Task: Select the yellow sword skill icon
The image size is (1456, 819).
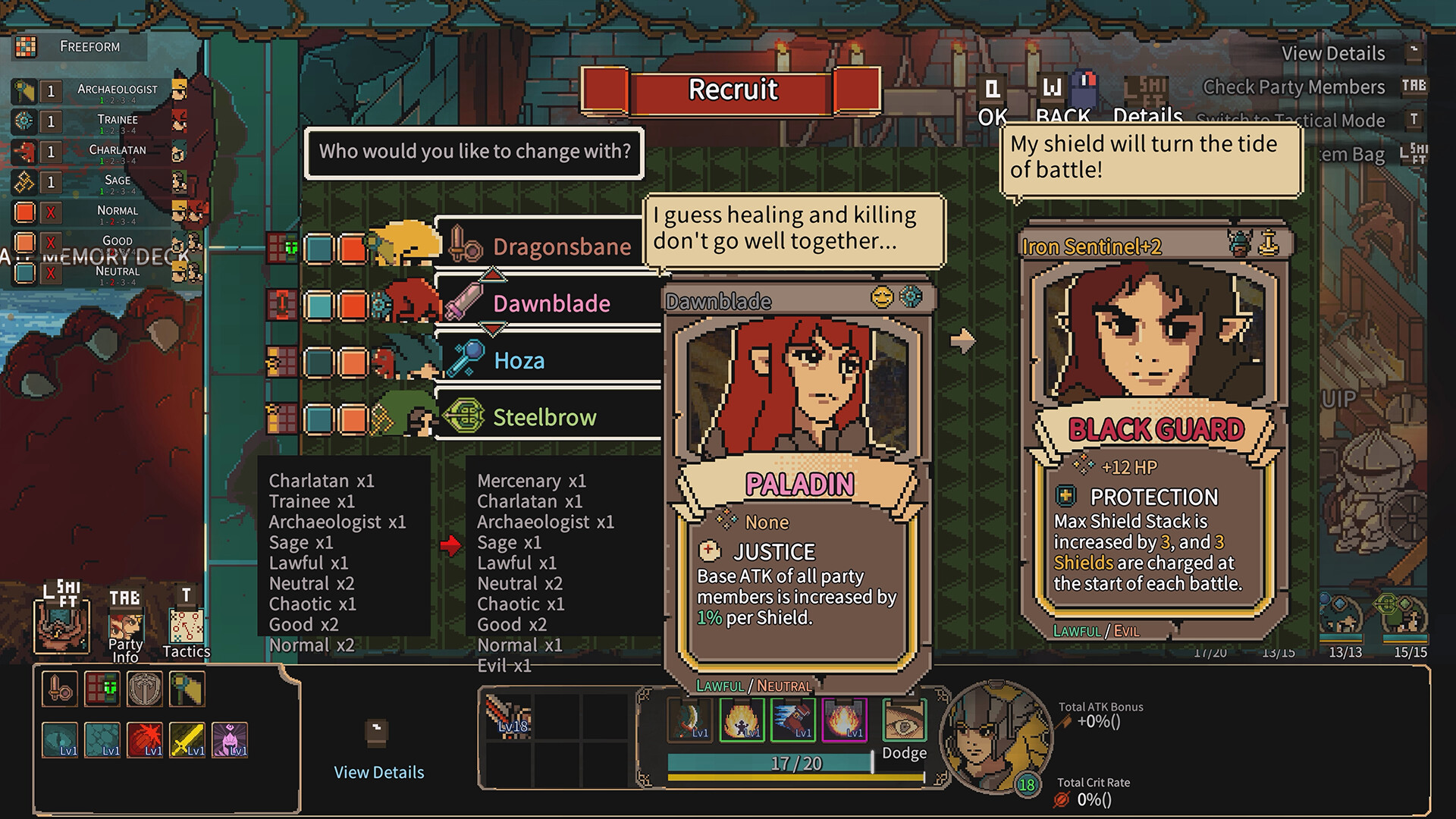Action: pos(187,739)
